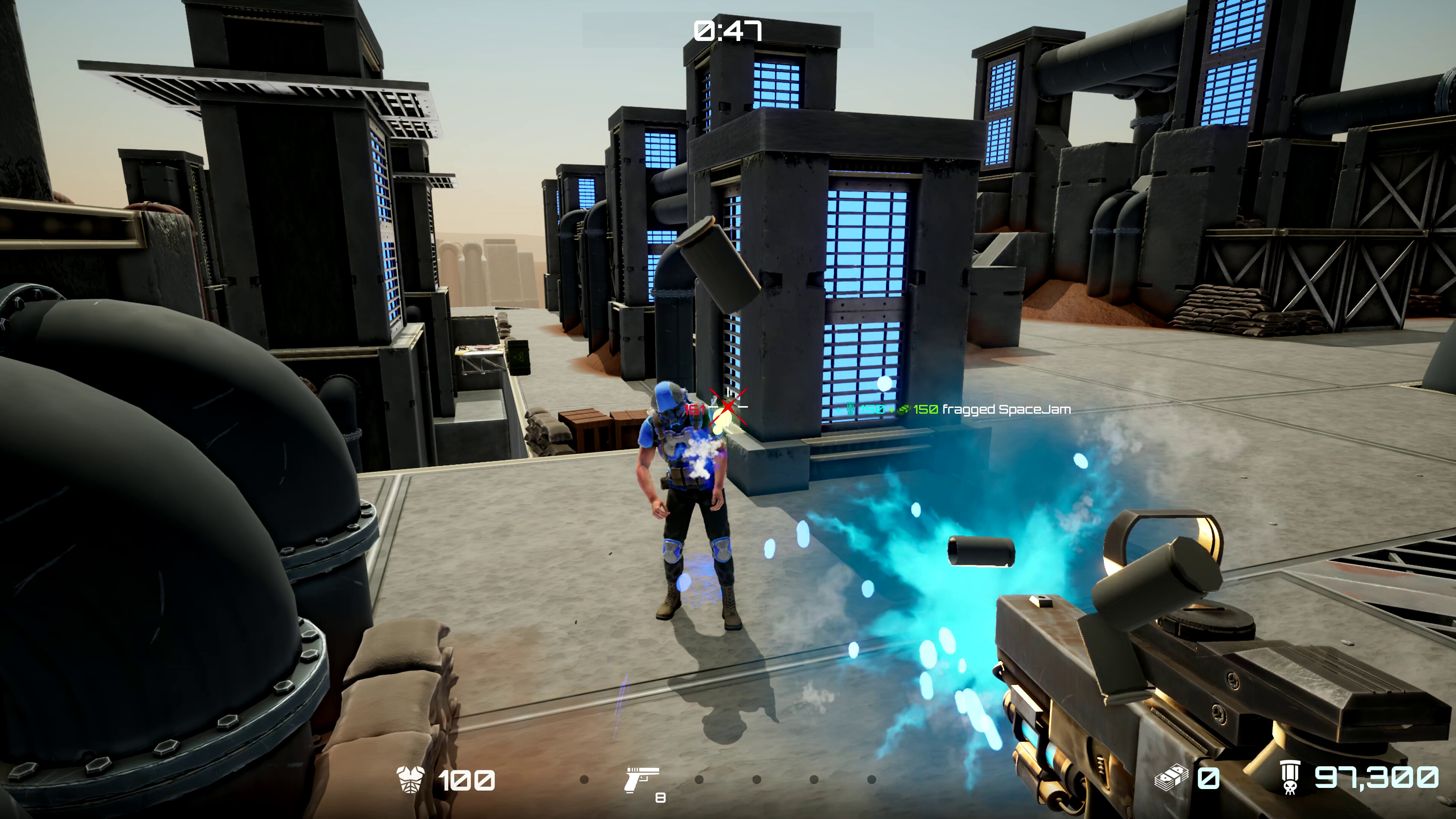Select the first weapon slot dot left of pistol
The width and height of the screenshot is (1456, 819).
click(x=584, y=779)
